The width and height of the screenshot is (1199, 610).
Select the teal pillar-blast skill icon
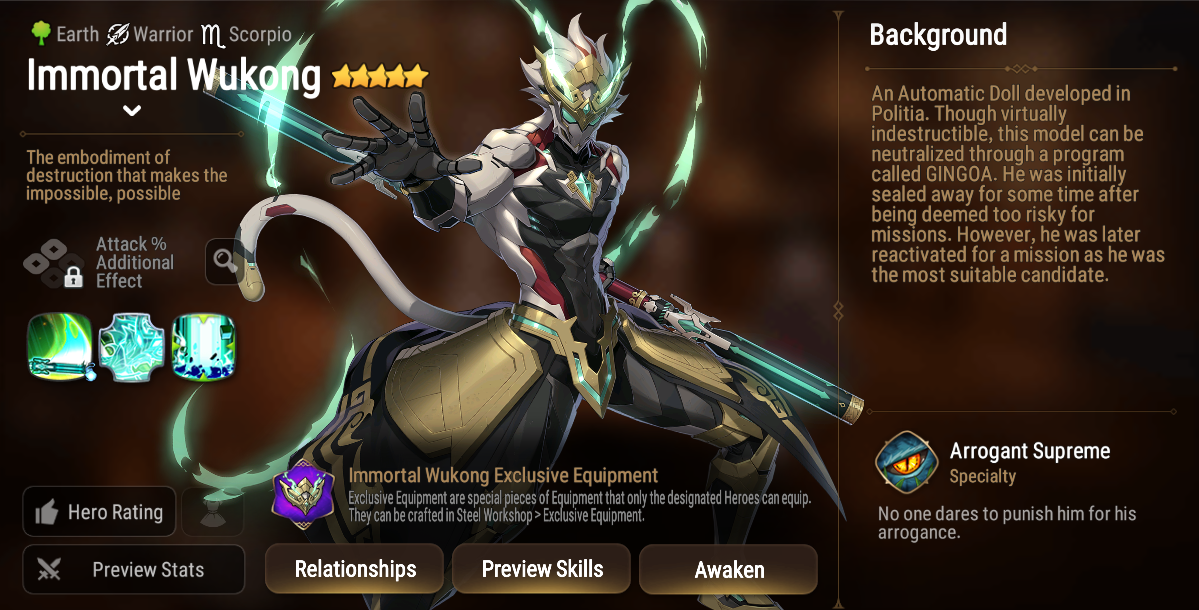click(204, 346)
